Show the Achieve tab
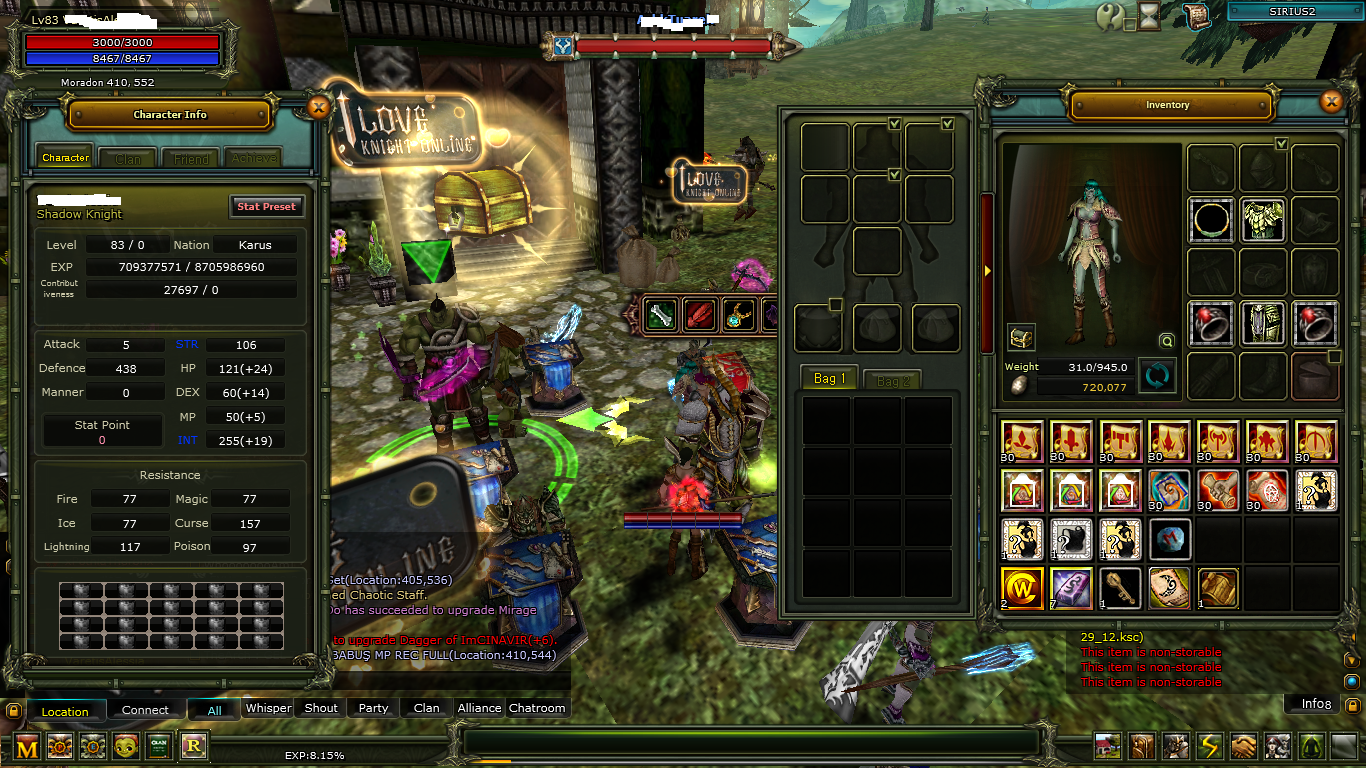This screenshot has width=1366, height=768. point(252,158)
